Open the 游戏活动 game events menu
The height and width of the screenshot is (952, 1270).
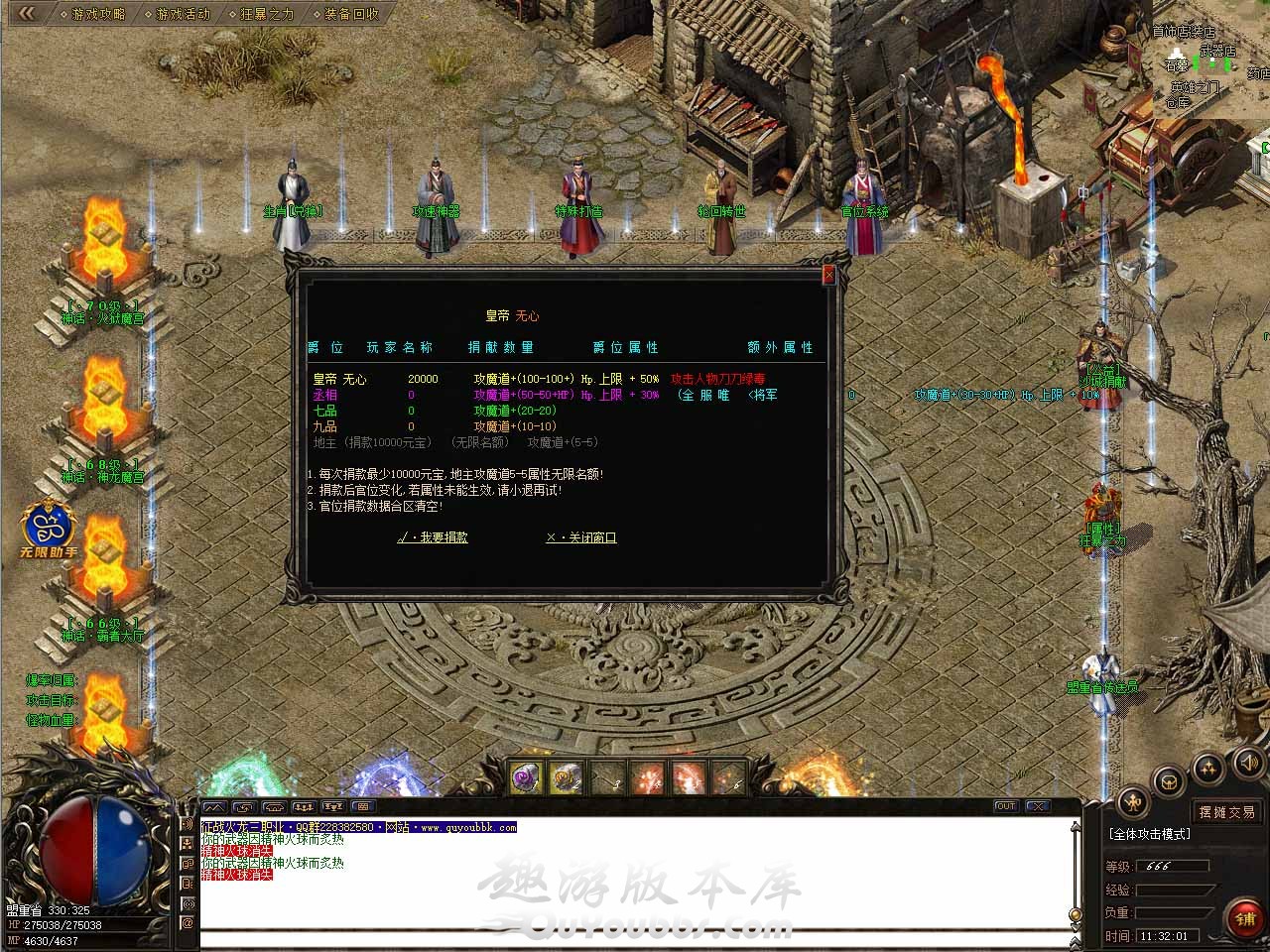[183, 14]
